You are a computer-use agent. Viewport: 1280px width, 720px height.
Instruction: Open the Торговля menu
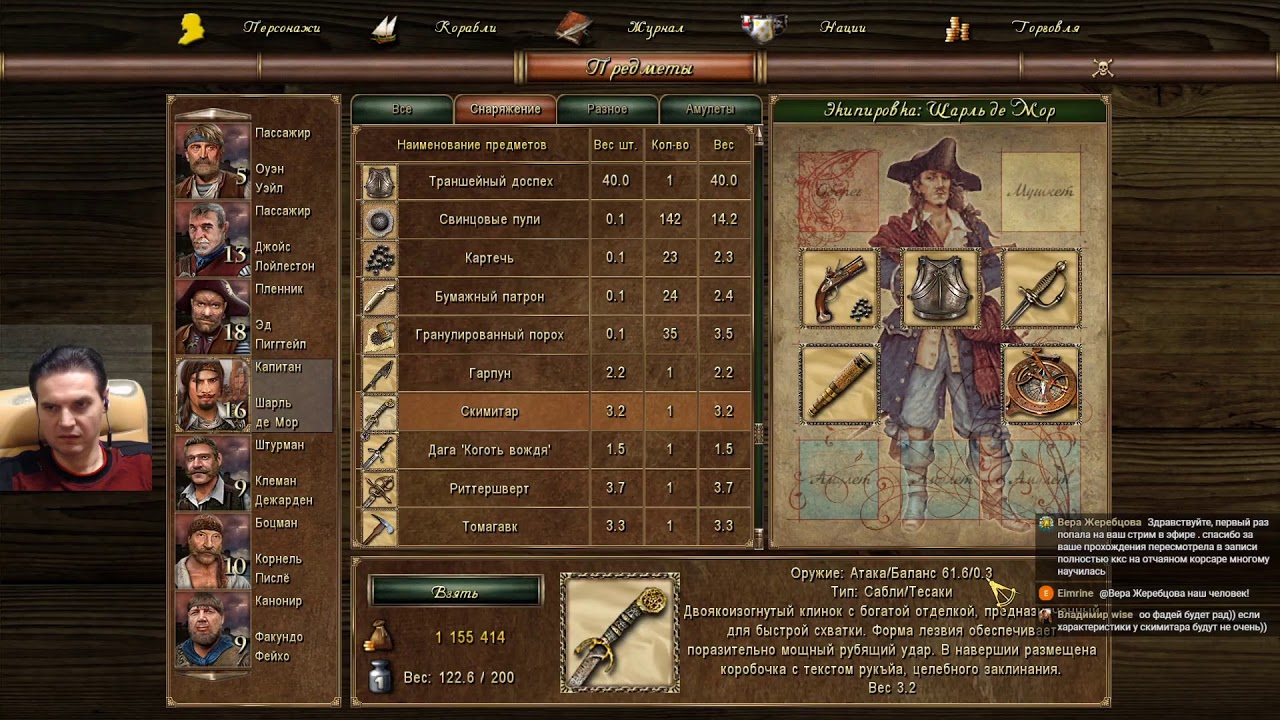(1045, 28)
